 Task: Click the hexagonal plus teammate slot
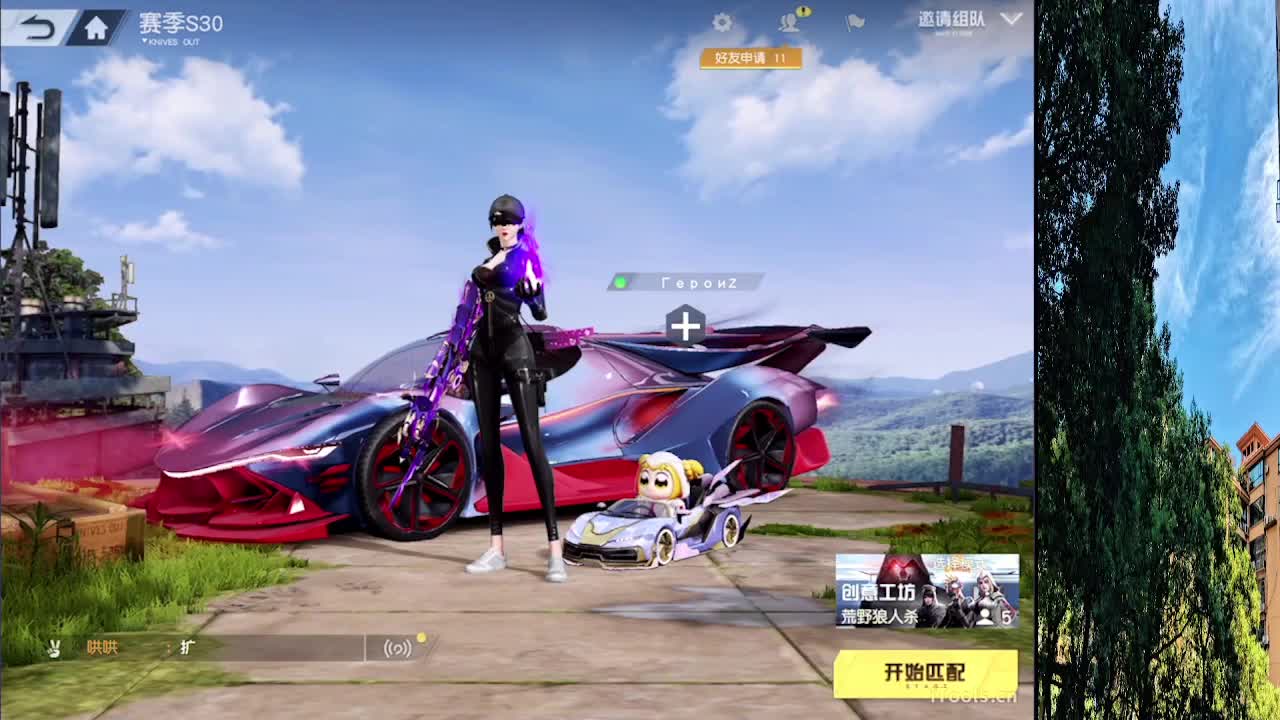tap(686, 324)
